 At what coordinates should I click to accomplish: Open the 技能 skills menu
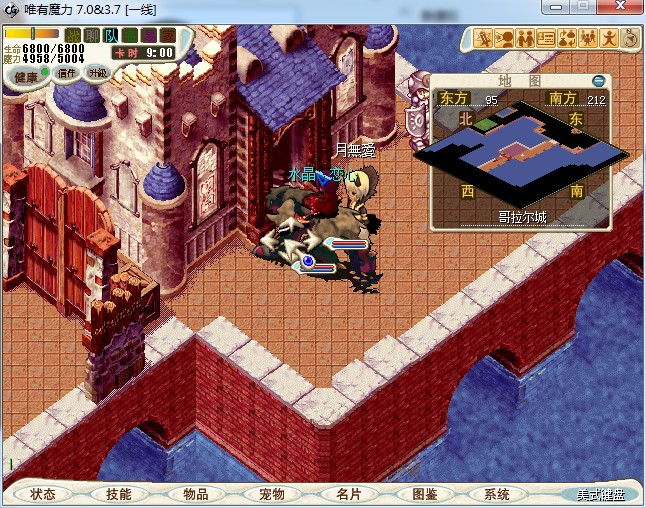[x=119, y=494]
